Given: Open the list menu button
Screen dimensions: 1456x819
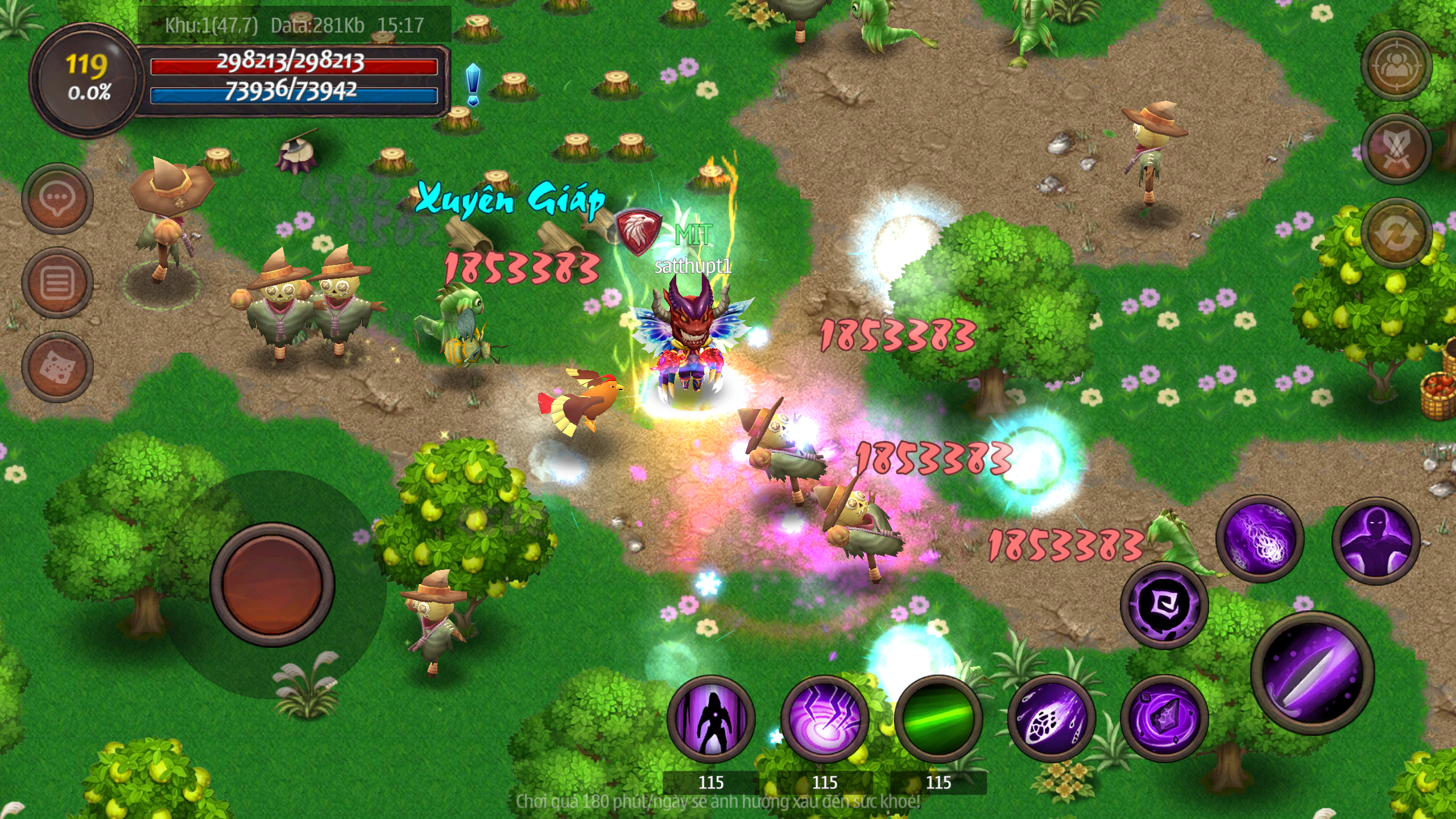Looking at the screenshot, I should [57, 283].
